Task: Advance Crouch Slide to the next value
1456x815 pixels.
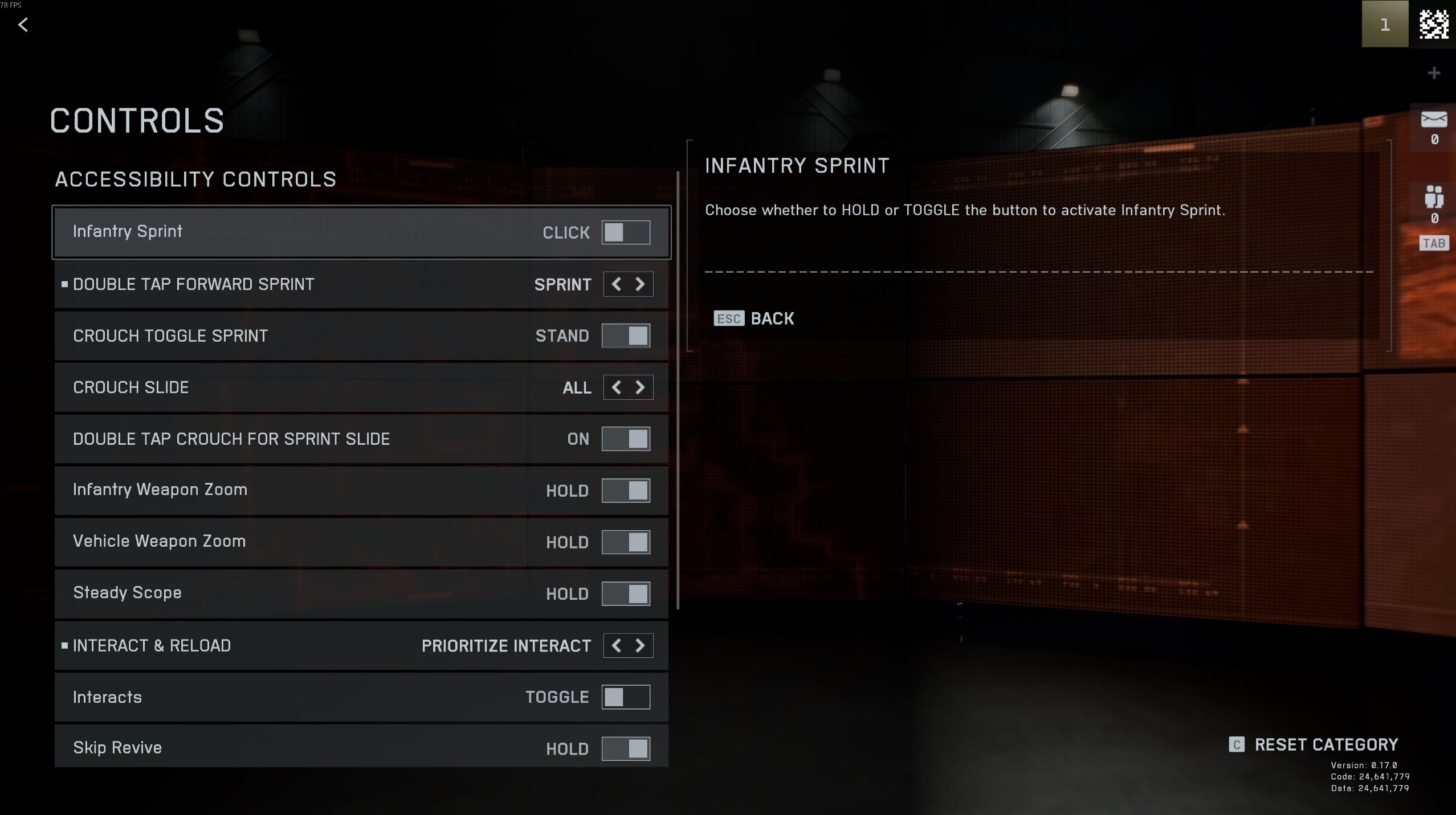Action: [640, 388]
